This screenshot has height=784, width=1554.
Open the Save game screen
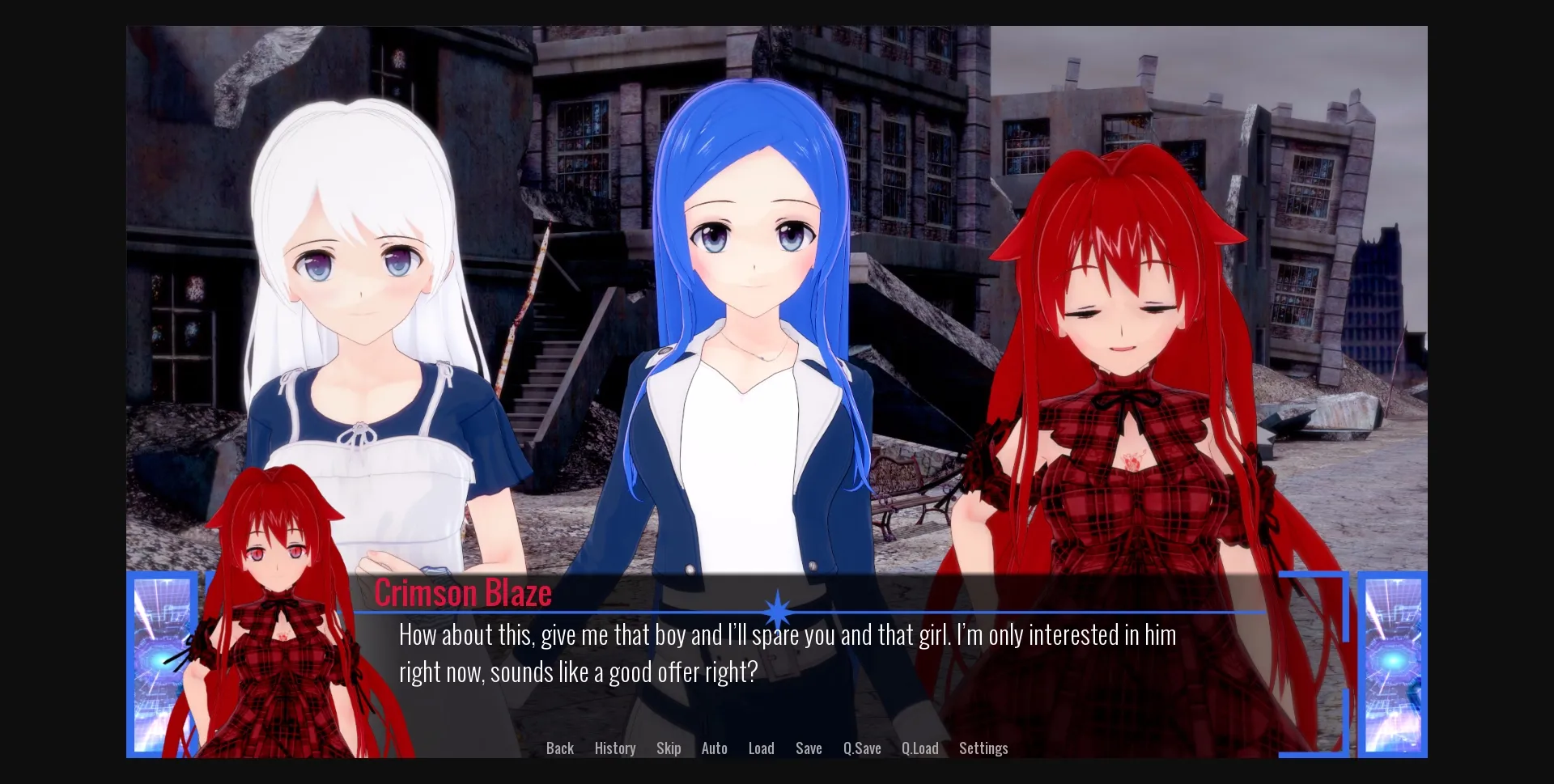[809, 748]
